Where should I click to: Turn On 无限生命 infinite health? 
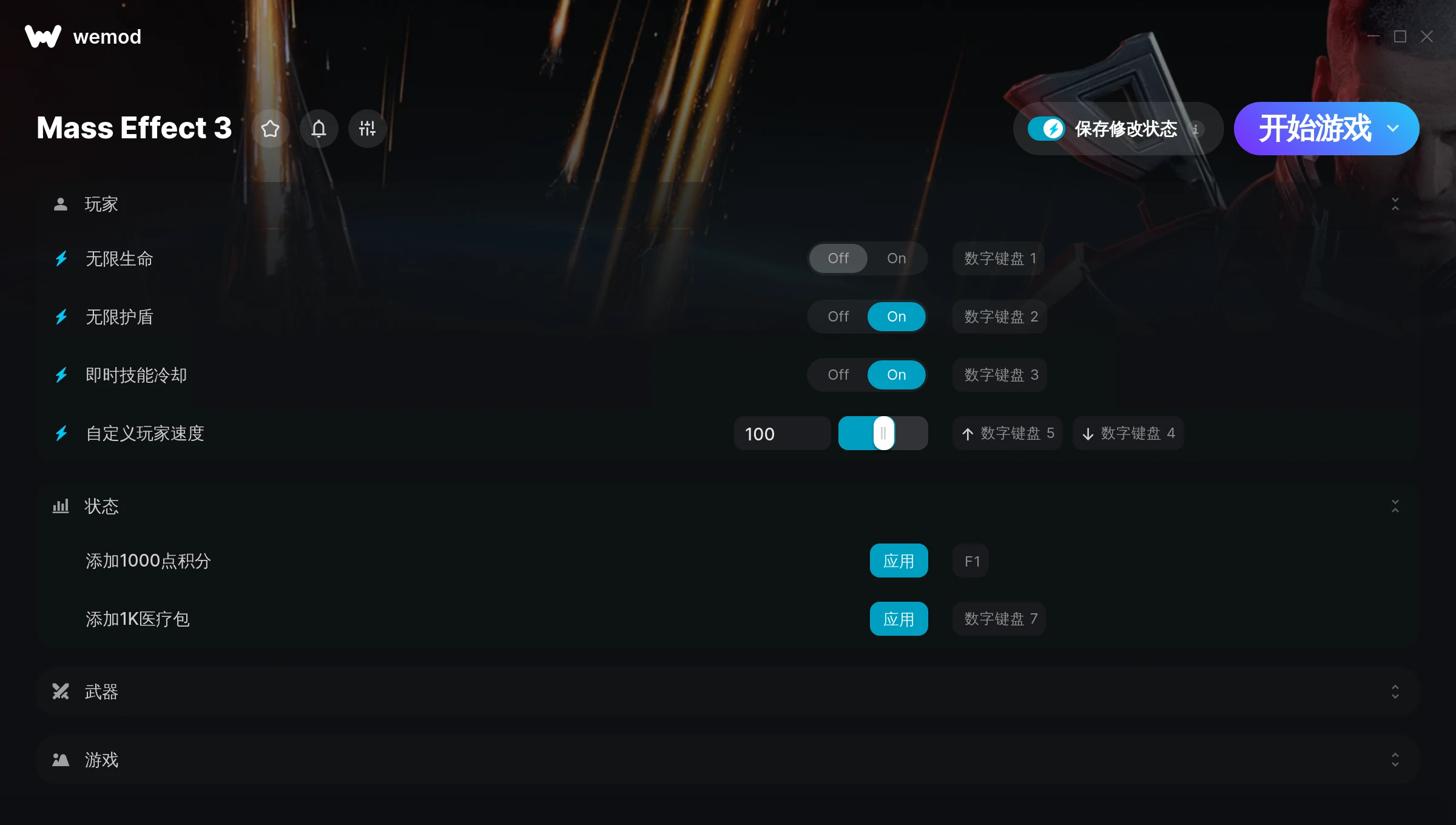coord(896,258)
